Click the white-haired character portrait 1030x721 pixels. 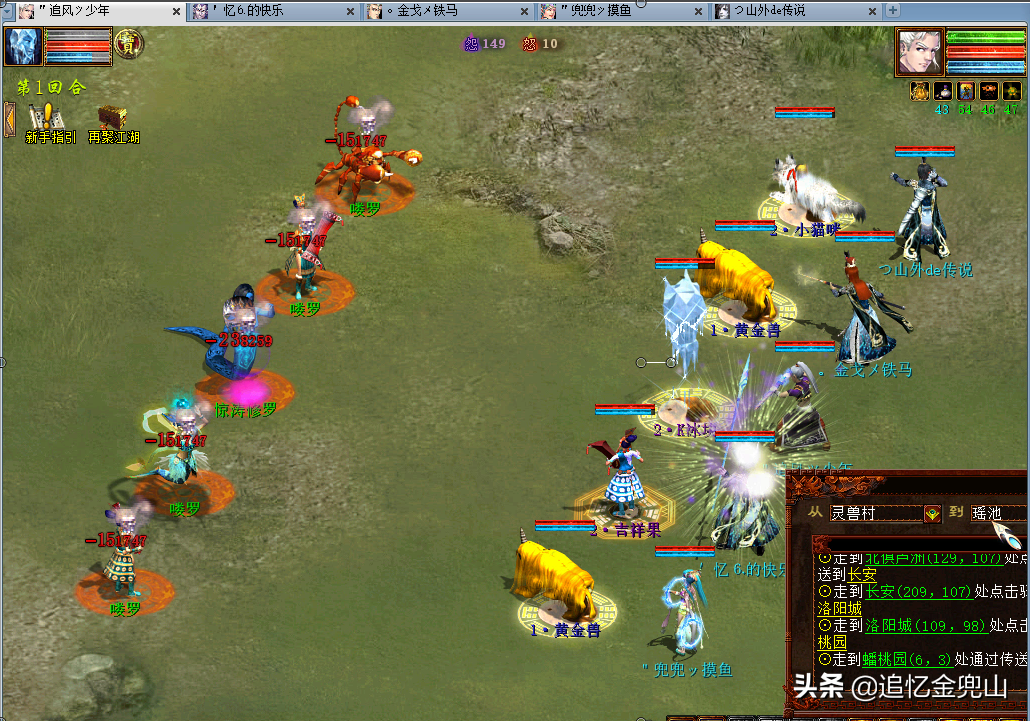[918, 50]
